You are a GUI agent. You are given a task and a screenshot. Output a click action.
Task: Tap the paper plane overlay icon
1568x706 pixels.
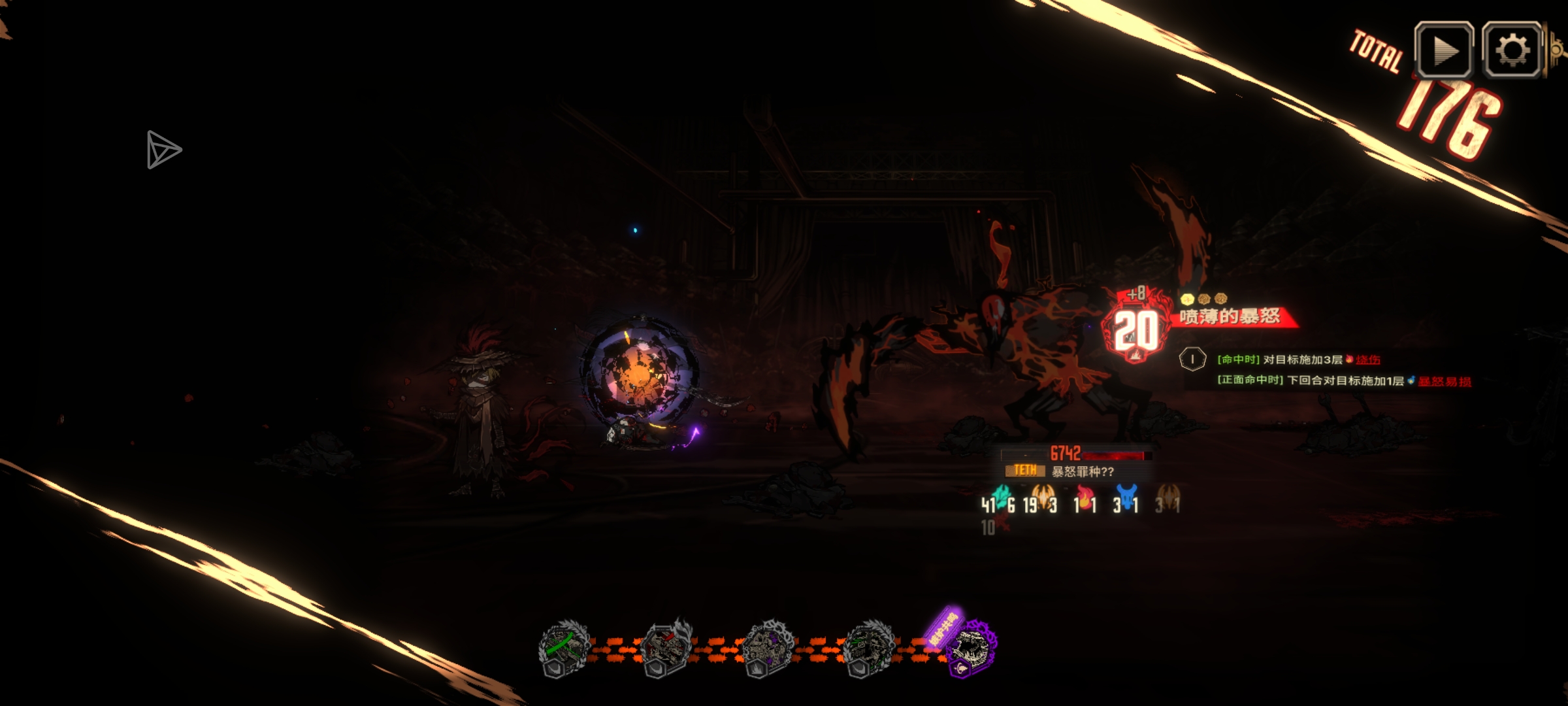pos(163,150)
